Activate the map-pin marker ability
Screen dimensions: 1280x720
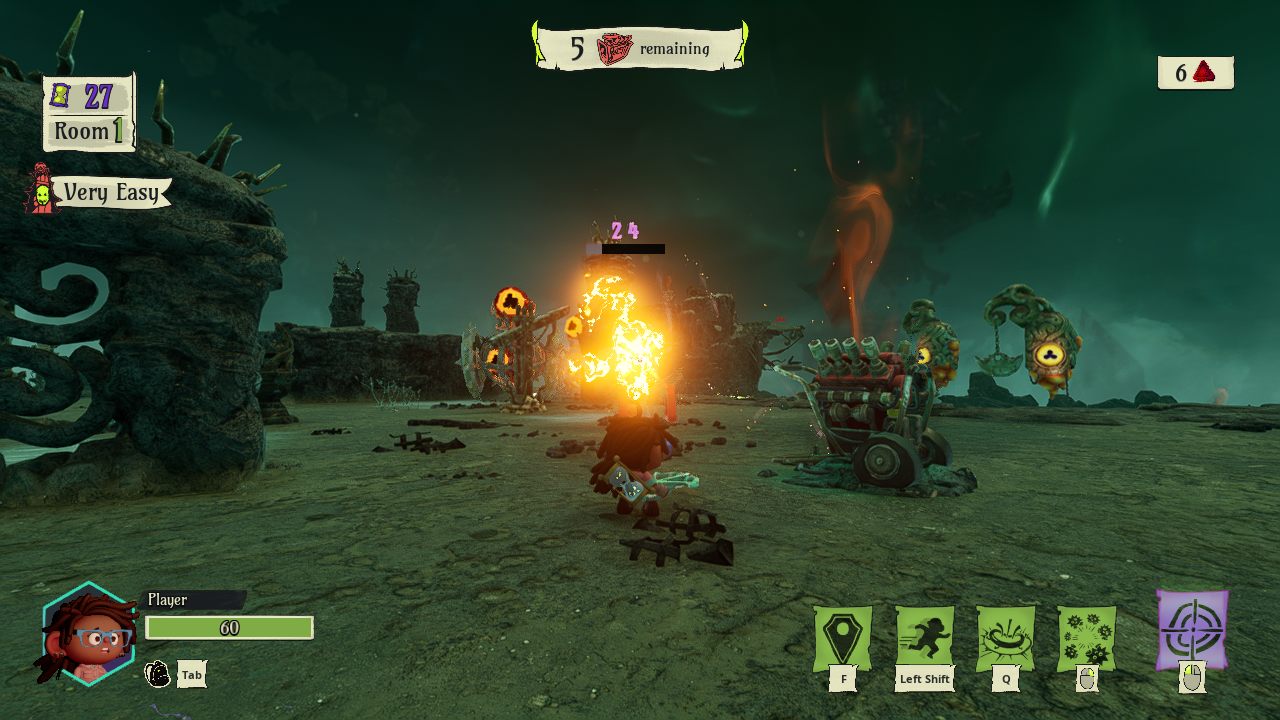843,637
